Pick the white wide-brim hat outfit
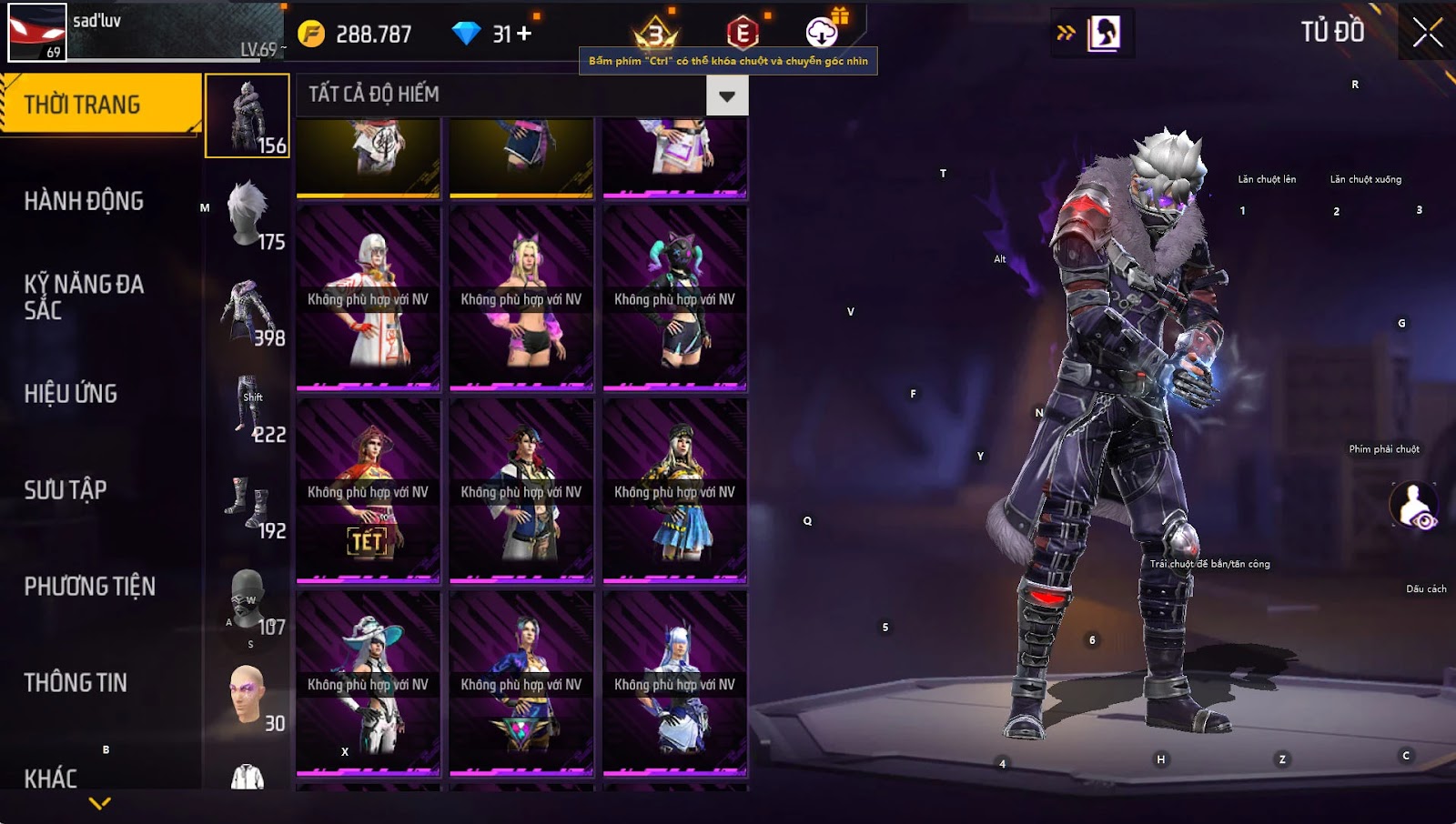This screenshot has width=1456, height=824. (x=368, y=683)
